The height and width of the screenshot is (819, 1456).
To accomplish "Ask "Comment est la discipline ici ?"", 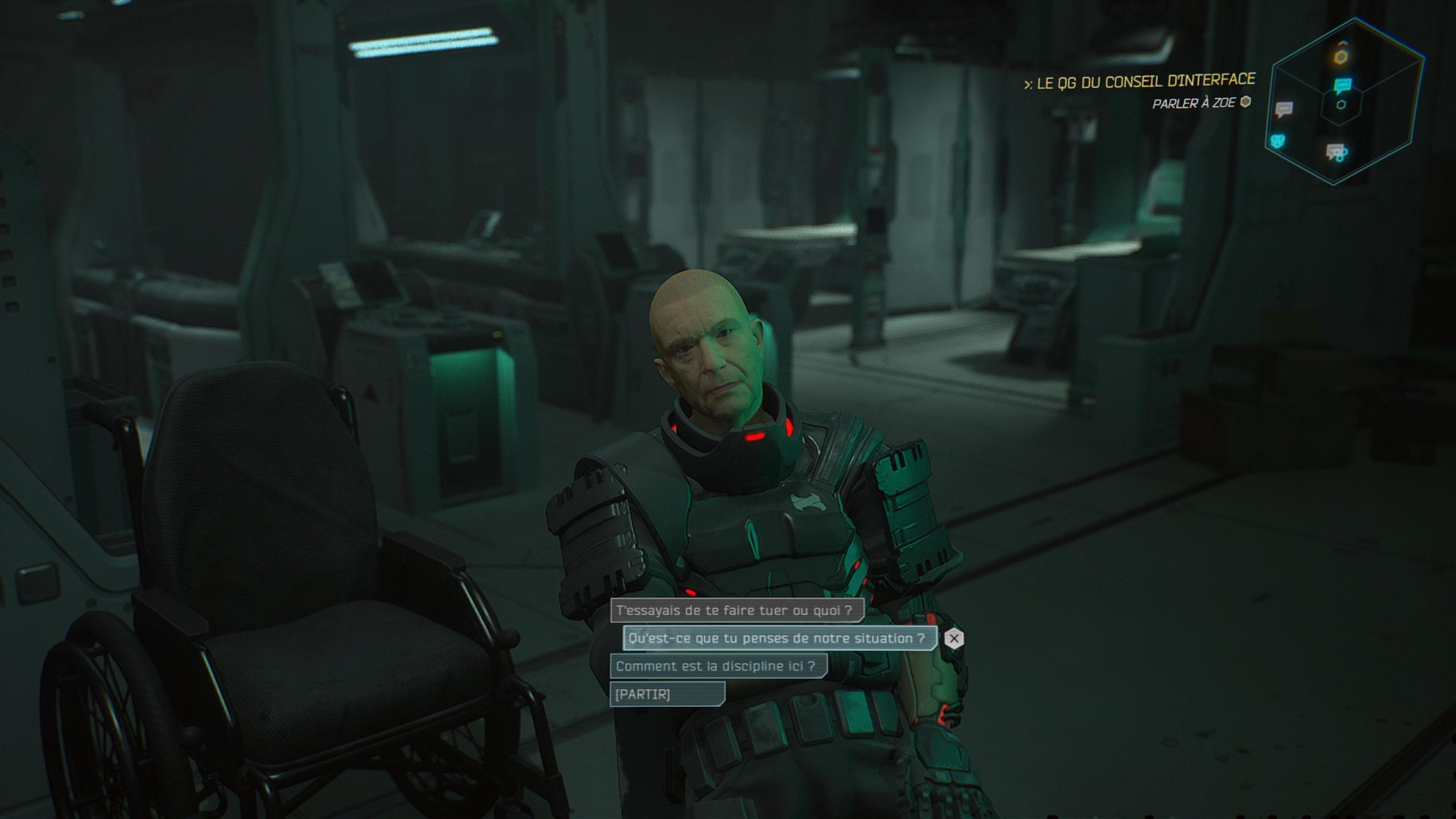I will pyautogui.click(x=718, y=666).
